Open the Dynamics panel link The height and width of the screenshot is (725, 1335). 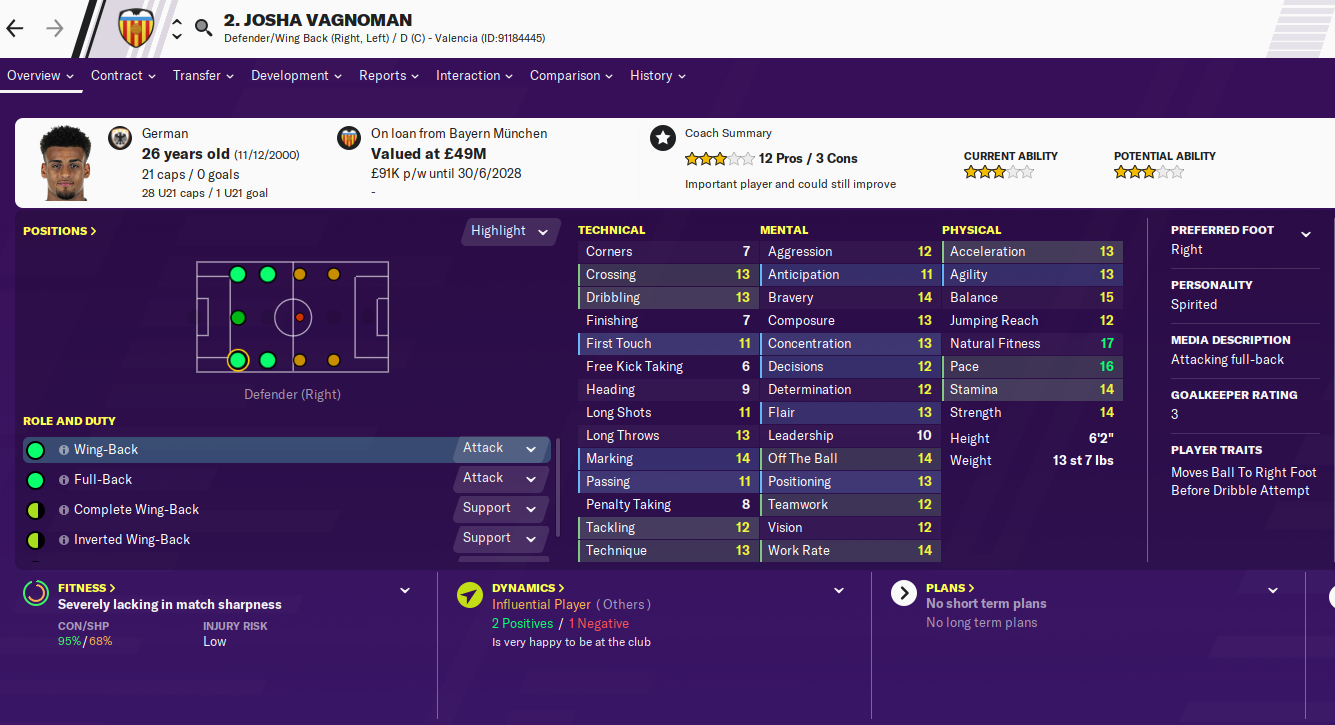pos(528,588)
